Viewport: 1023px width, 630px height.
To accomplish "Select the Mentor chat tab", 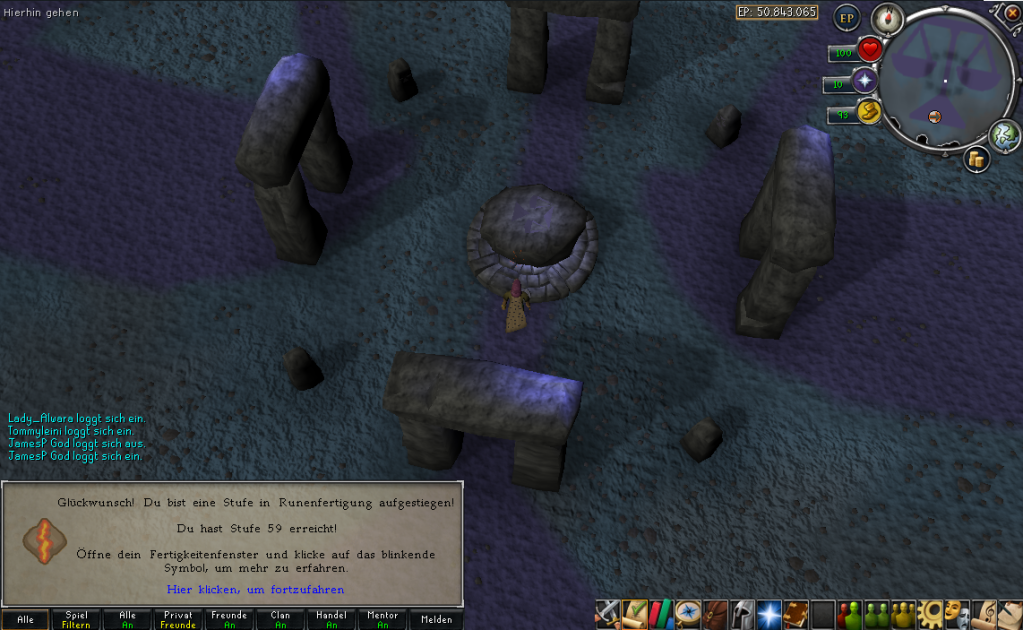I will [x=382, y=620].
